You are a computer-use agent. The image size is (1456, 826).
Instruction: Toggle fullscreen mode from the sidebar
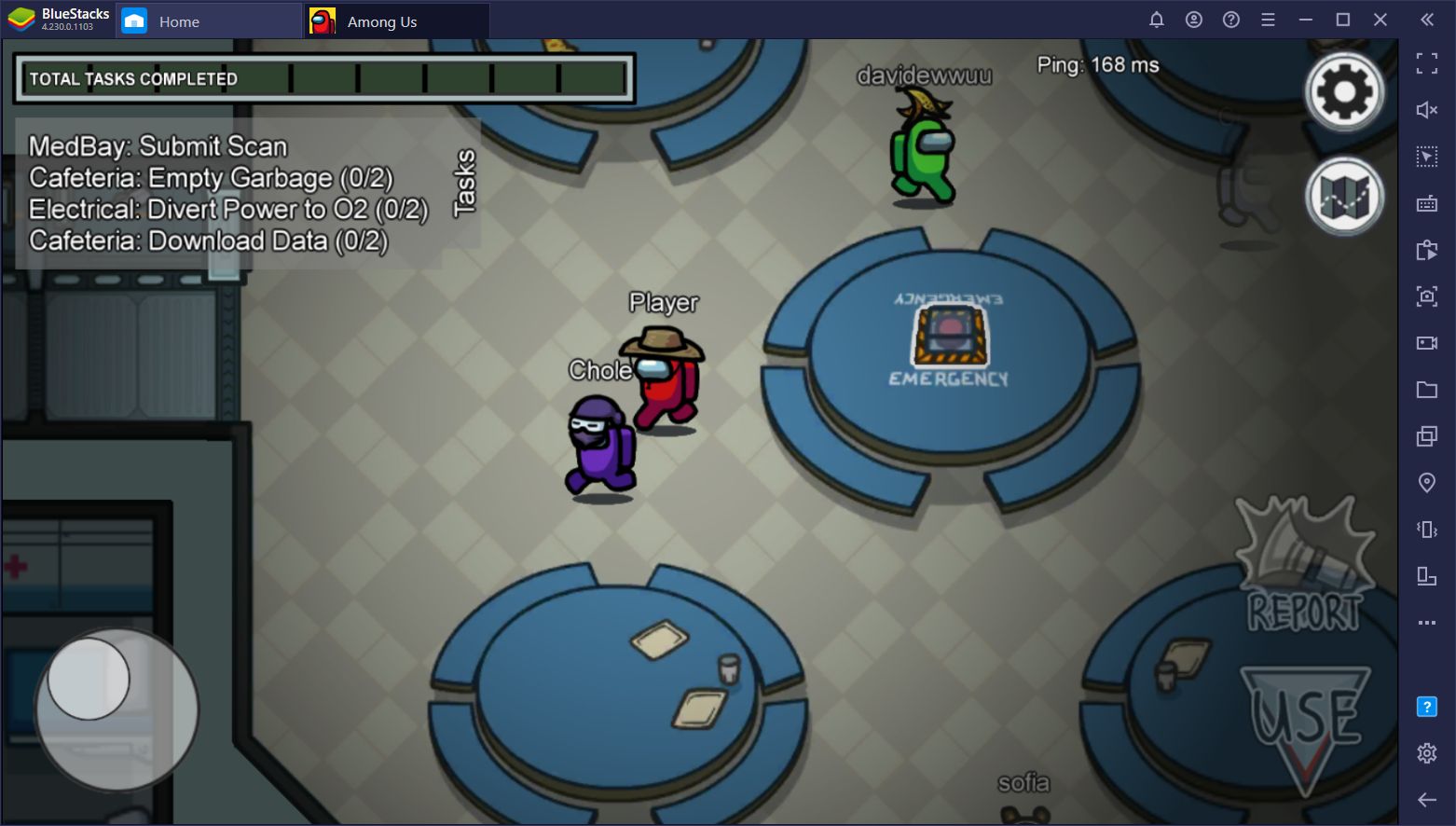(x=1427, y=63)
